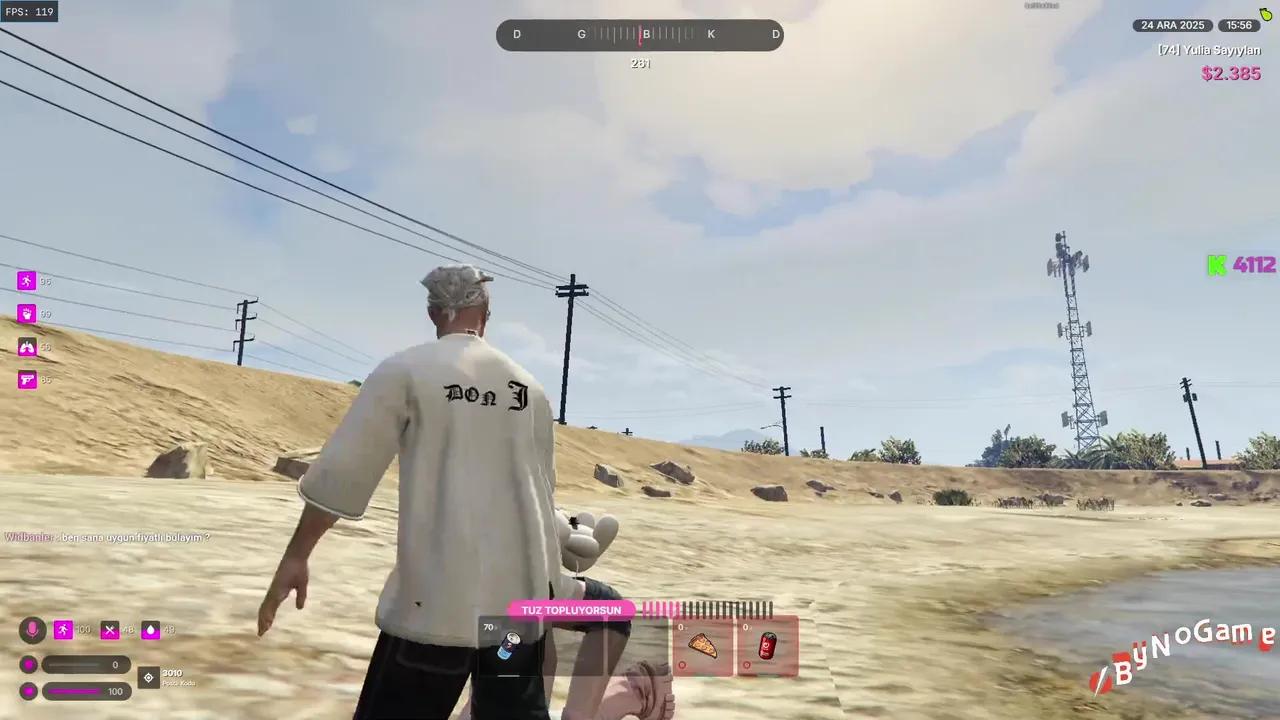Click the hand strength skill icon
This screenshot has height=720, width=1280.
coord(27,314)
